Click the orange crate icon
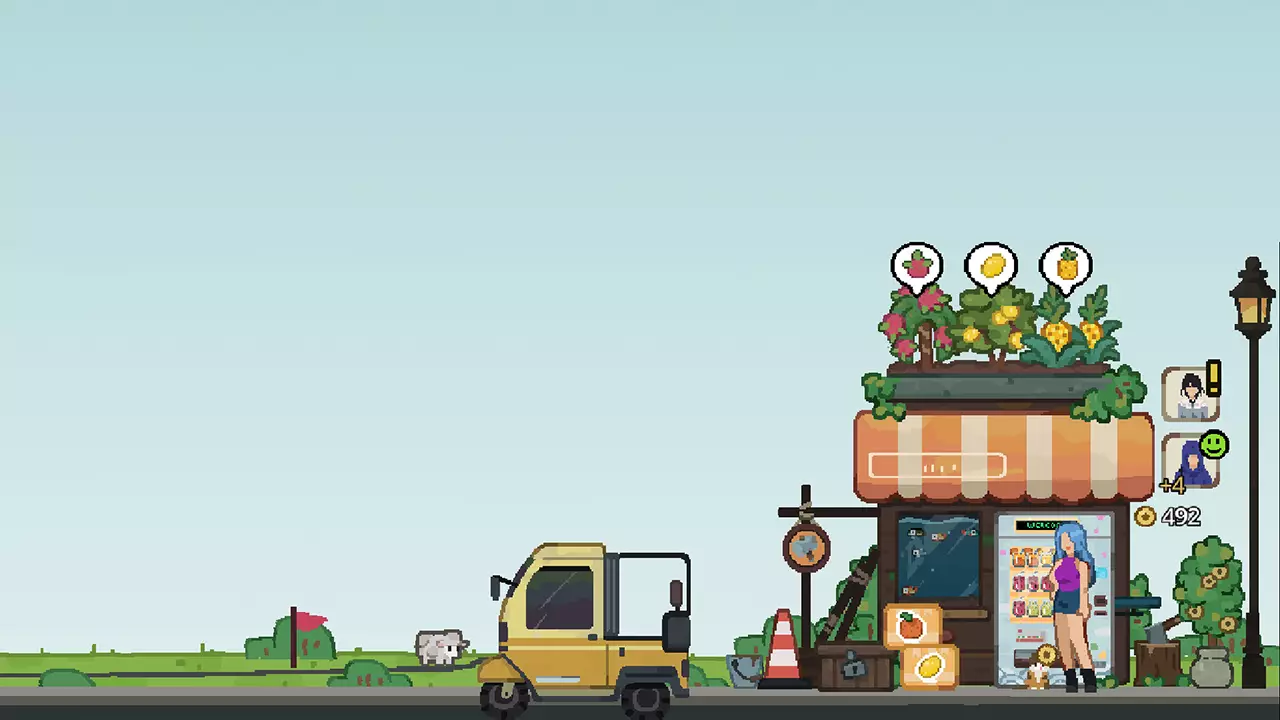 (911, 624)
